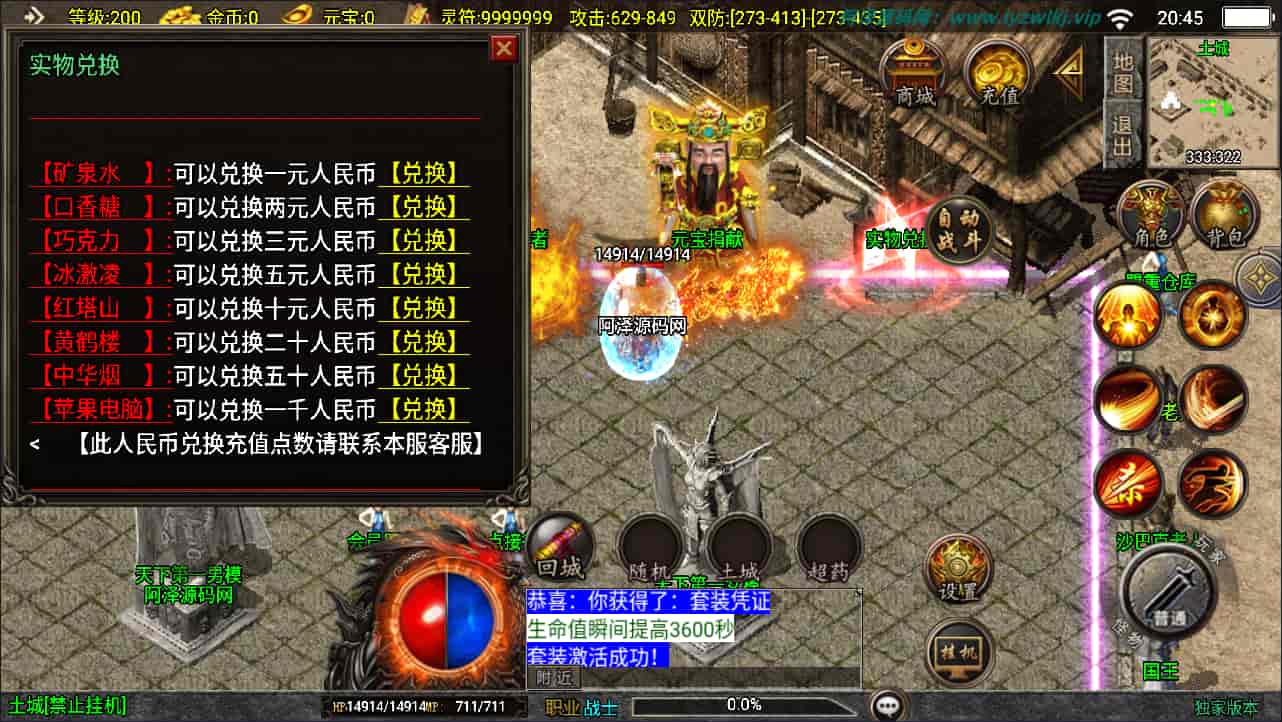The image size is (1282, 722).
Task: Open the chat speech bubble button
Action: pyautogui.click(x=887, y=706)
